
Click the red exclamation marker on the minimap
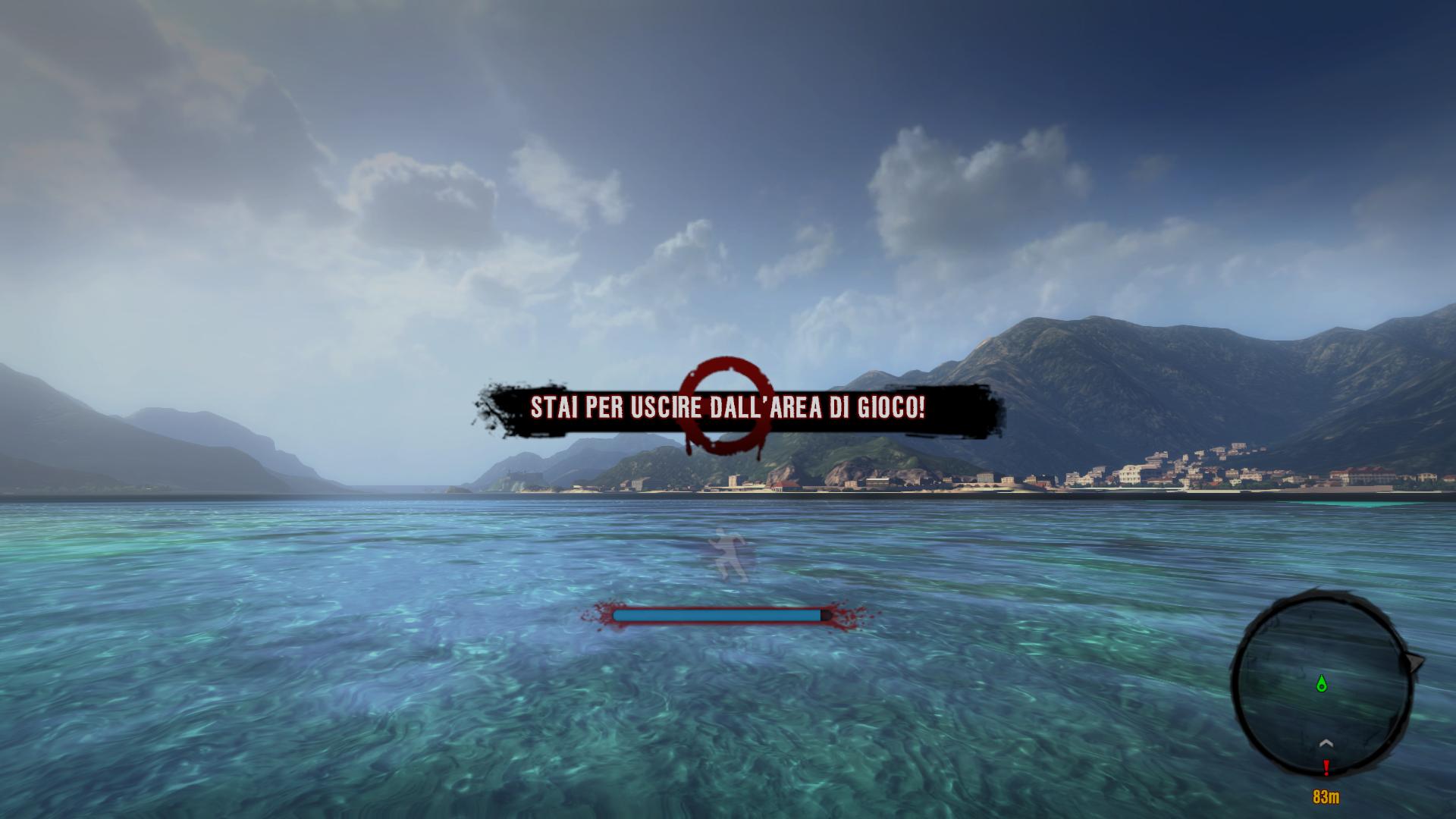(x=1326, y=768)
